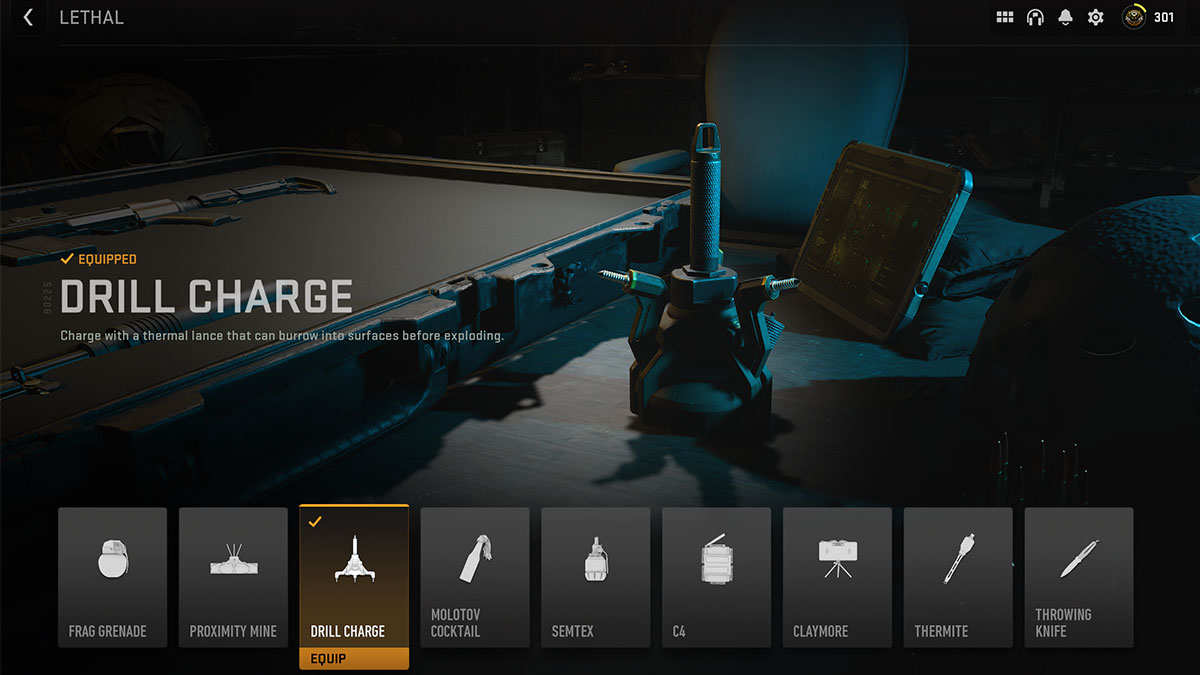Screen dimensions: 1200x675
Task: Choose the Proximity Mine lethal
Action: coord(233,577)
